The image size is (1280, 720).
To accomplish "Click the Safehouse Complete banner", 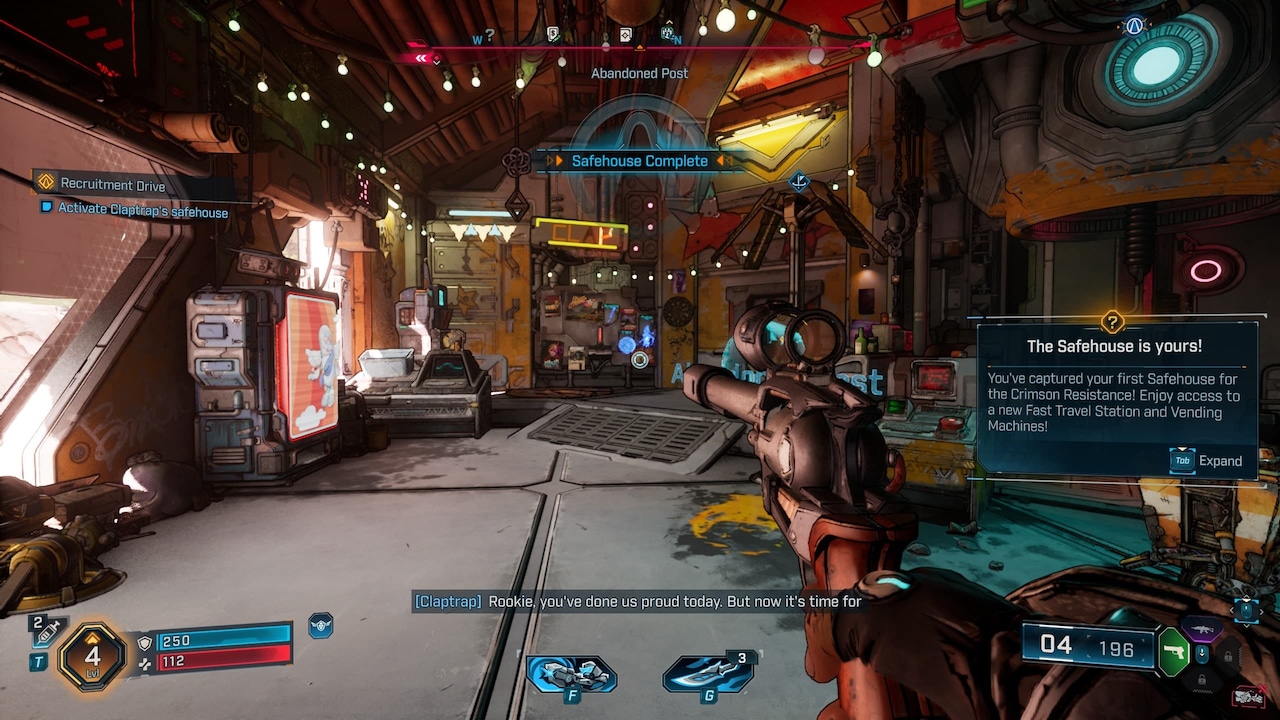I will (x=639, y=161).
